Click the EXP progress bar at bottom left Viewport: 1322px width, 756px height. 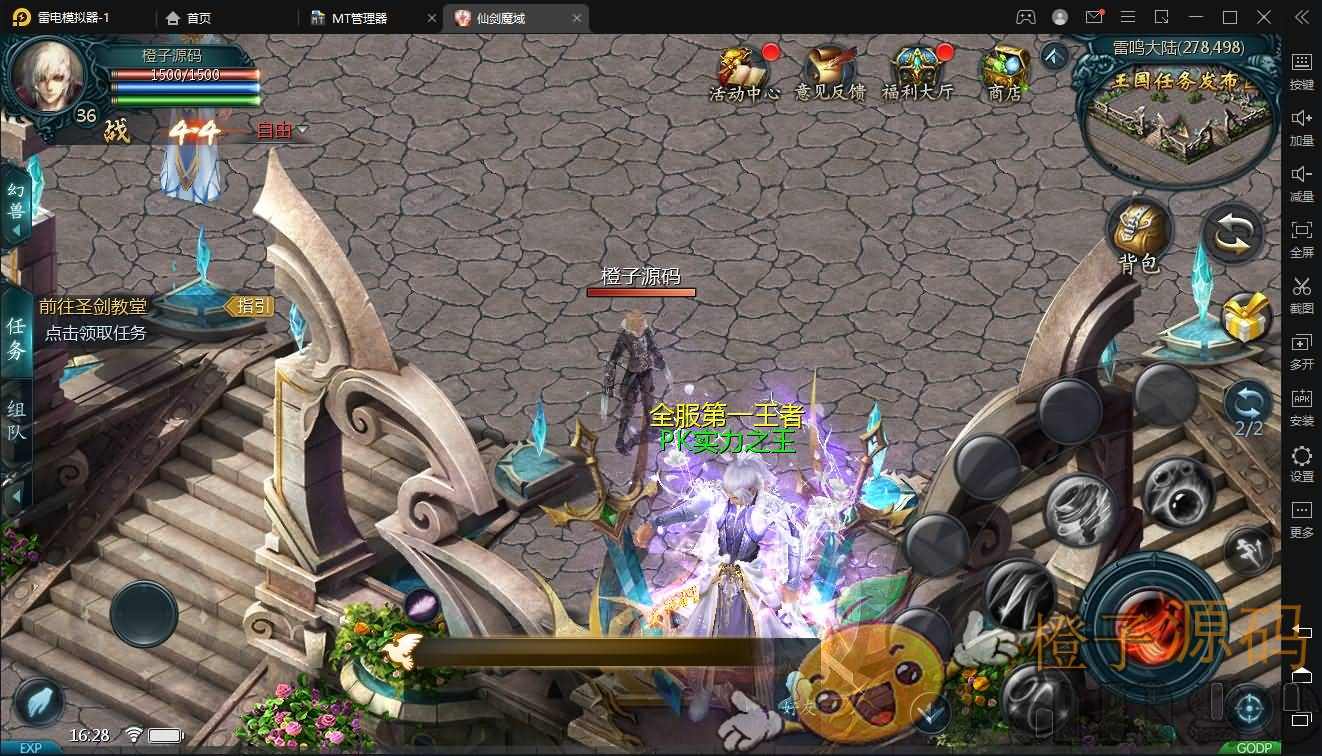coord(31,747)
